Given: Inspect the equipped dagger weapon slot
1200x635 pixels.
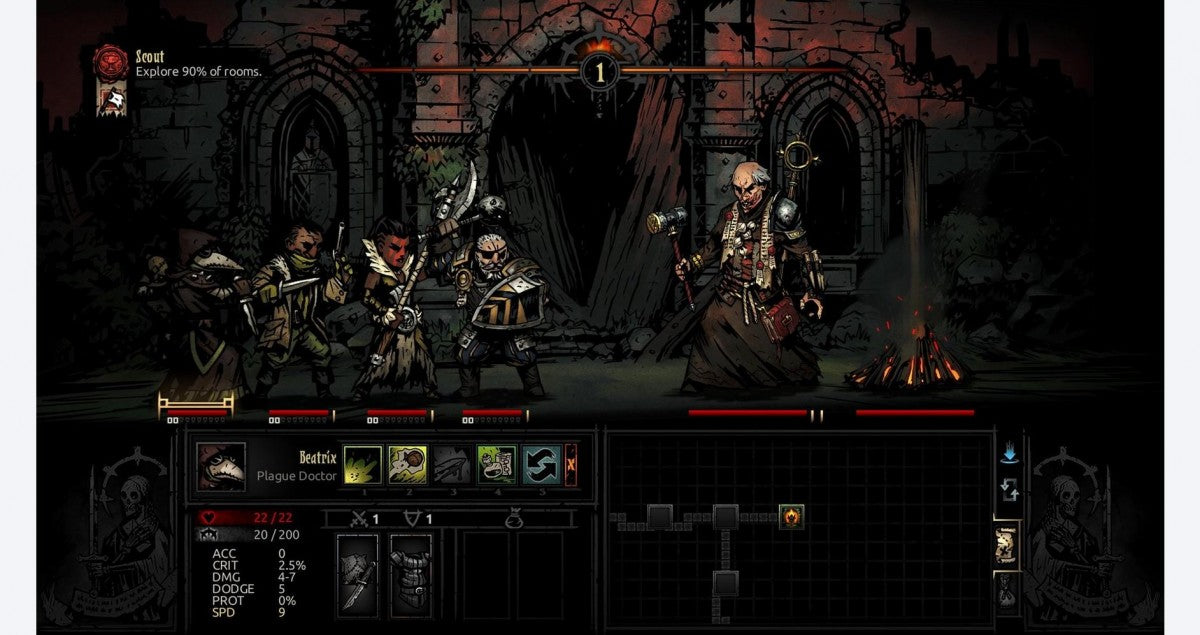Looking at the screenshot, I should 358,571.
